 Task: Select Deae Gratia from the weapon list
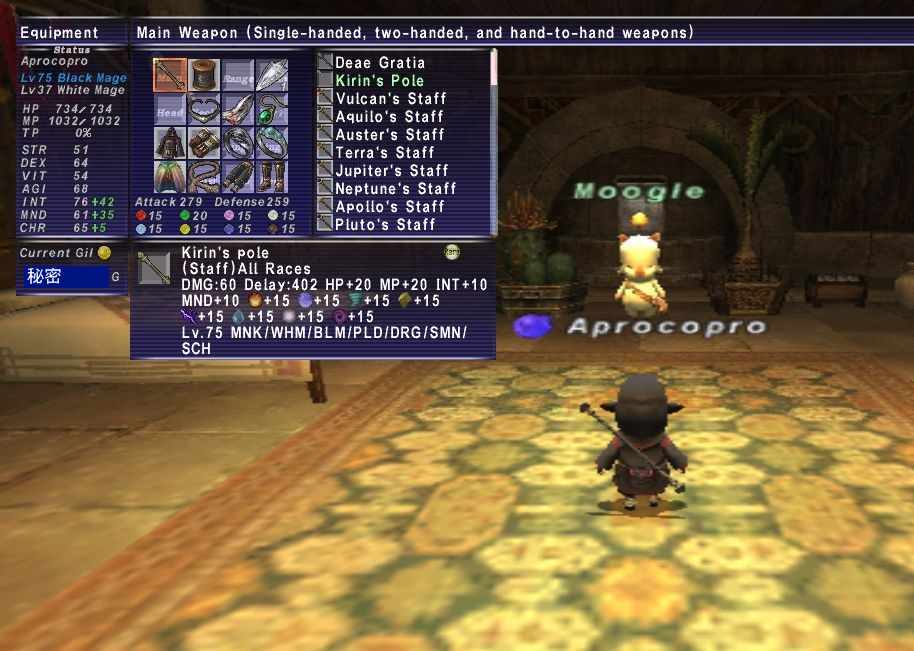[380, 63]
